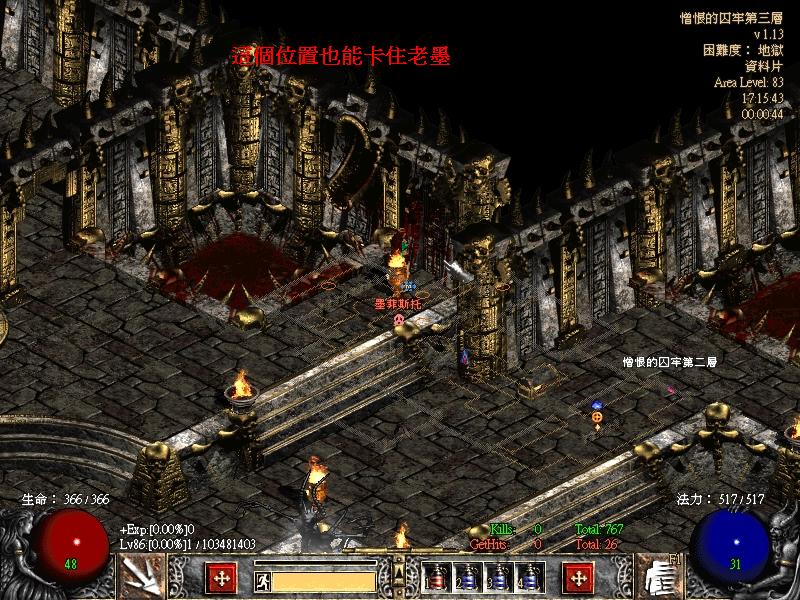Use the blue potion in belt slot 3
800x600 pixels.
498,578
